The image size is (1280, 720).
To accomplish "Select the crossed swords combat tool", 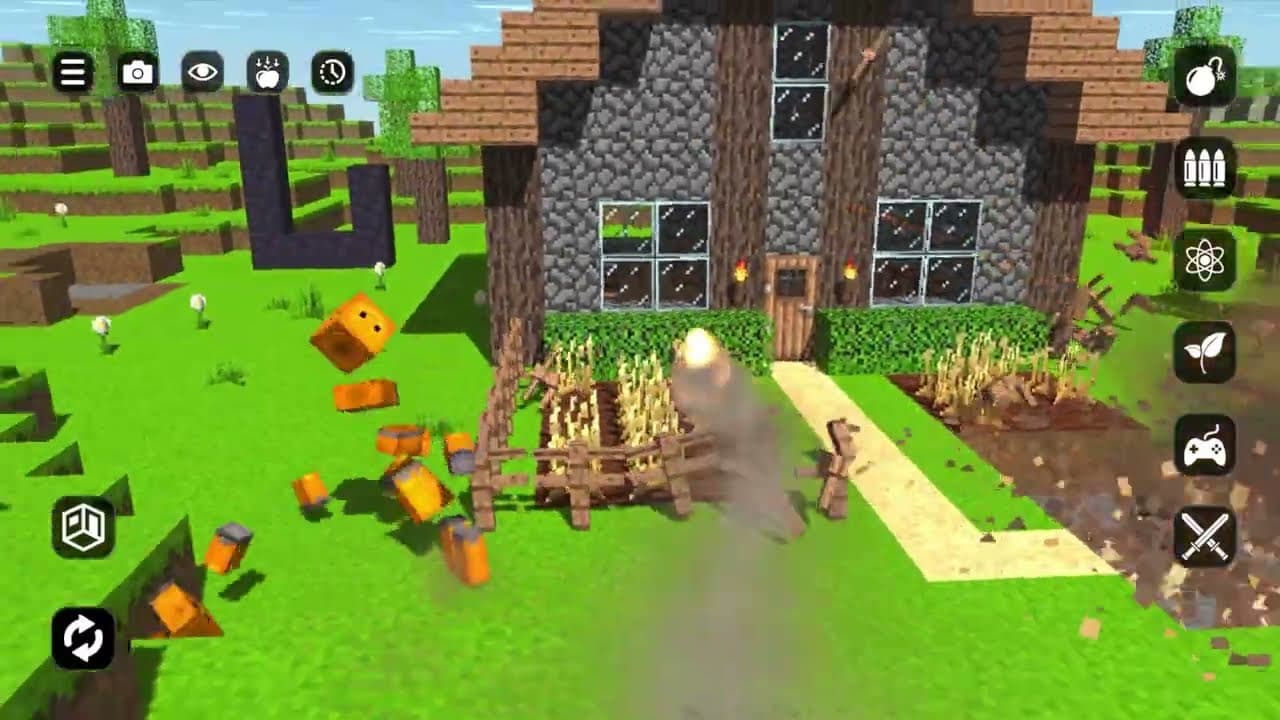I will pos(1204,534).
